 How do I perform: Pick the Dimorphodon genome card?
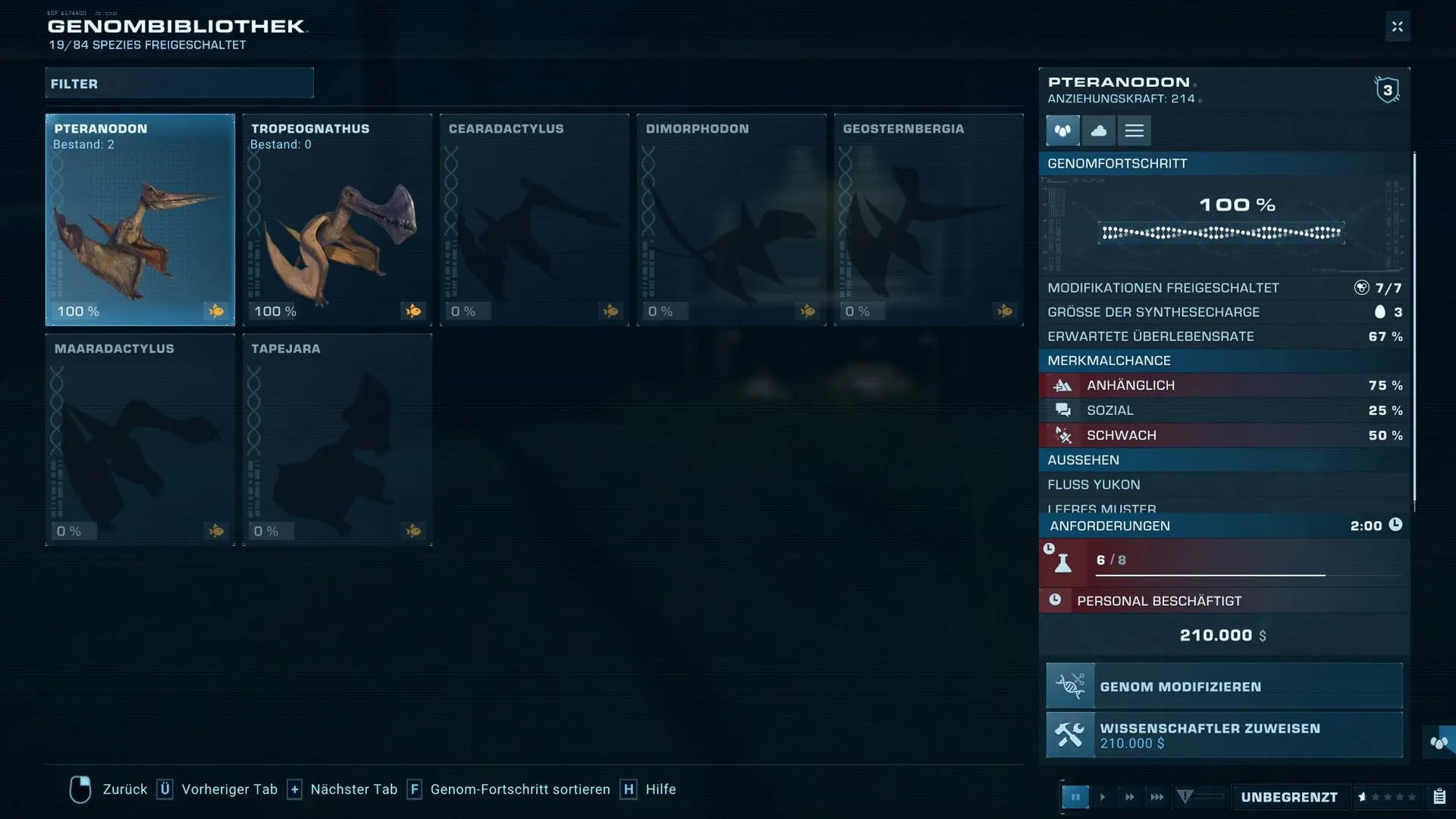732,220
